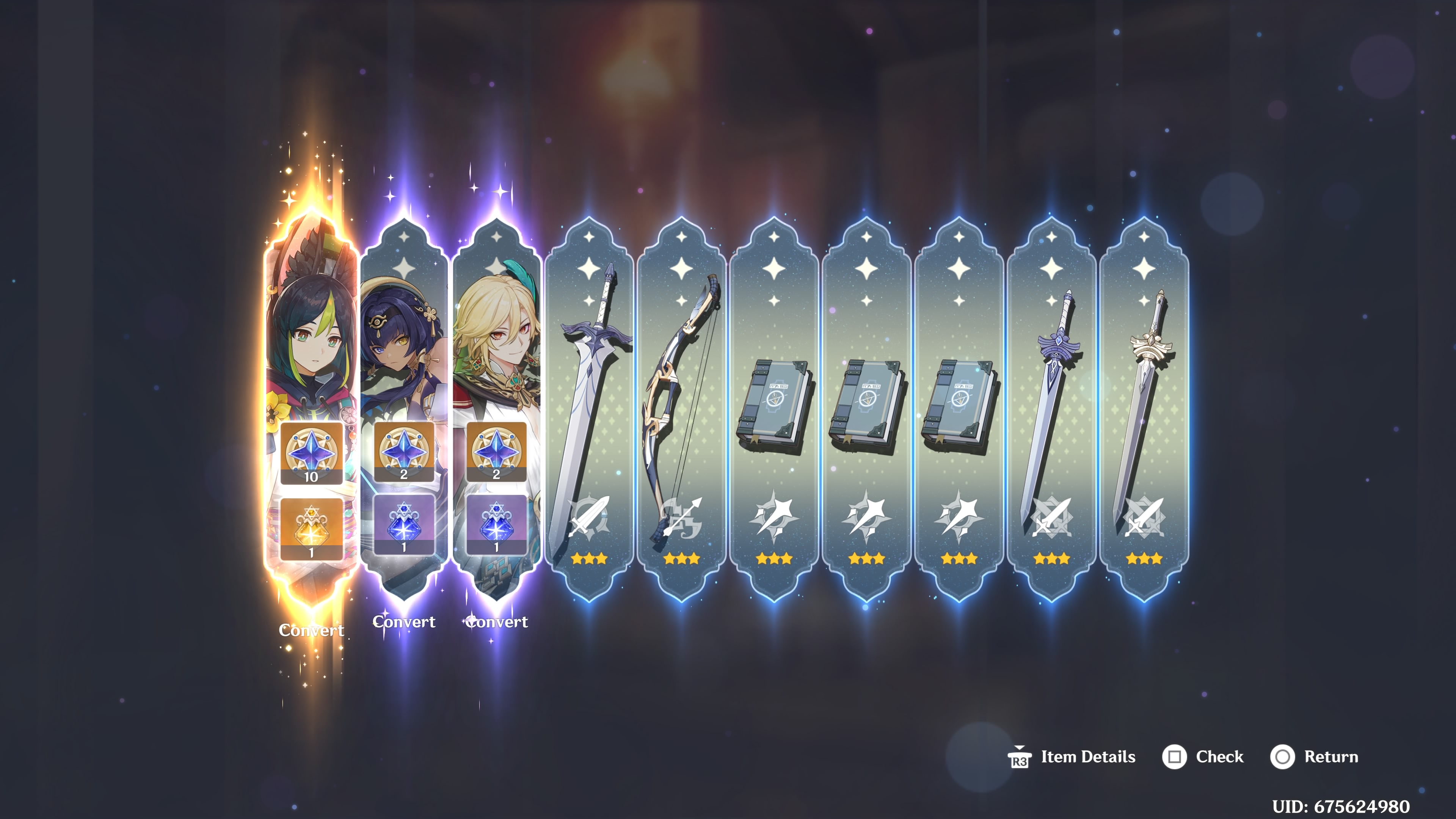Click the Masterless Stardust icon on Candace's card
The image size is (1456, 819).
405,524
